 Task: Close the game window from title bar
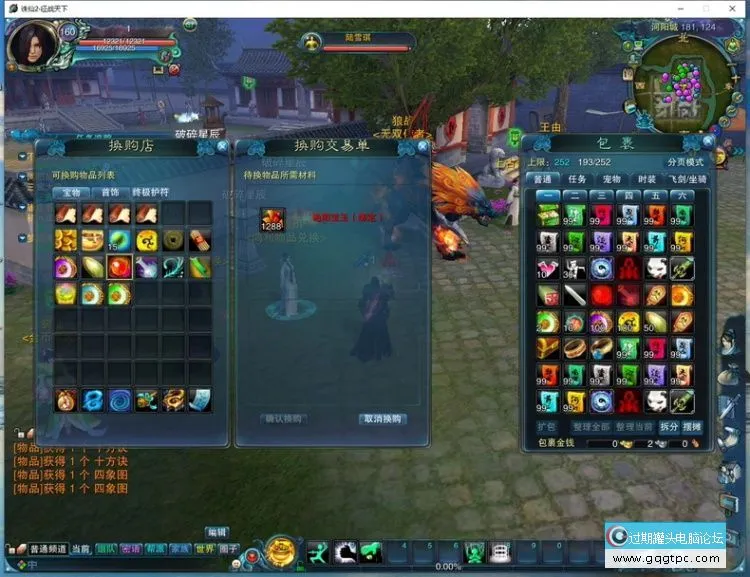(x=733, y=8)
